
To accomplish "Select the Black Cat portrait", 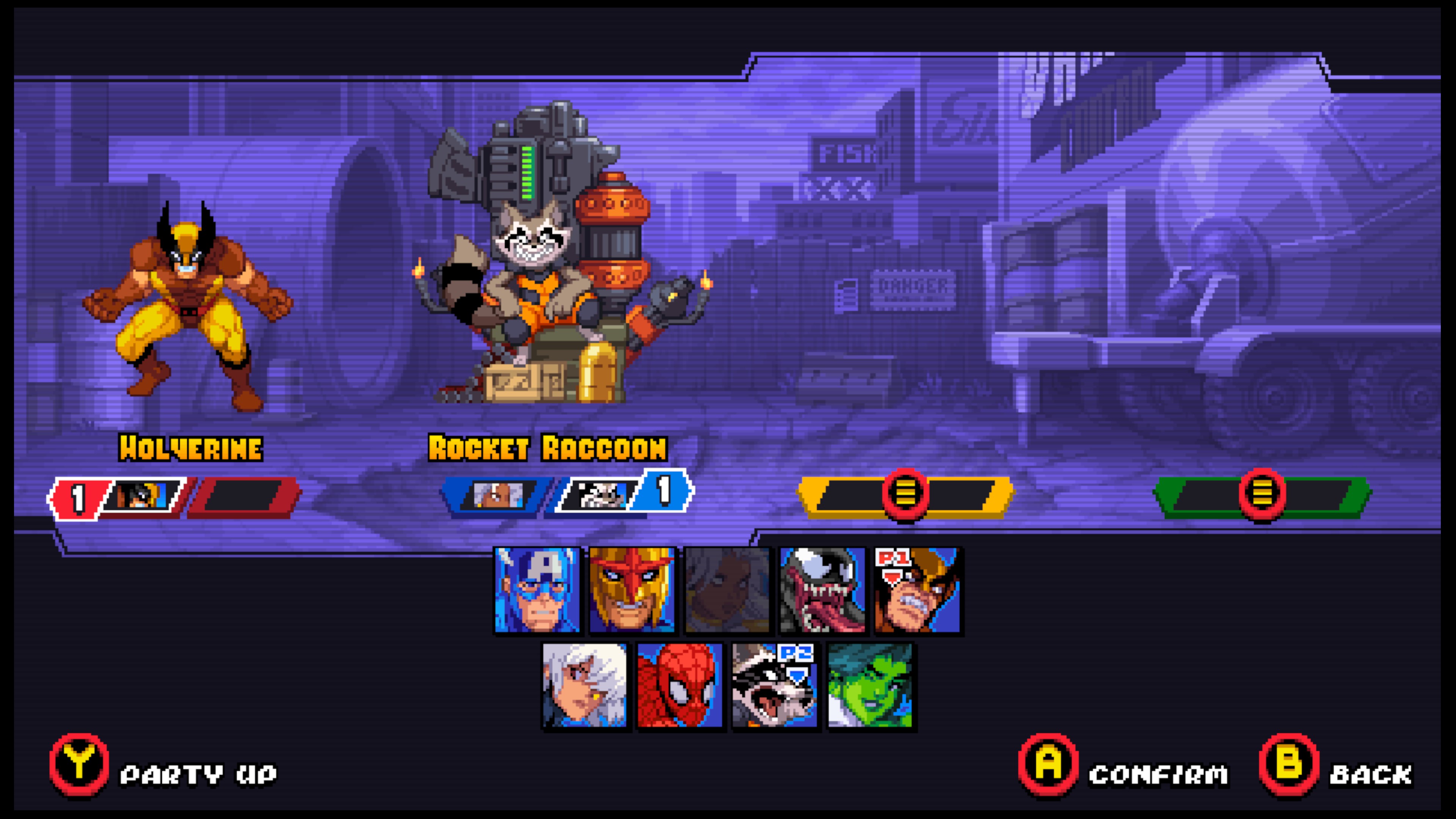I will click(x=584, y=685).
